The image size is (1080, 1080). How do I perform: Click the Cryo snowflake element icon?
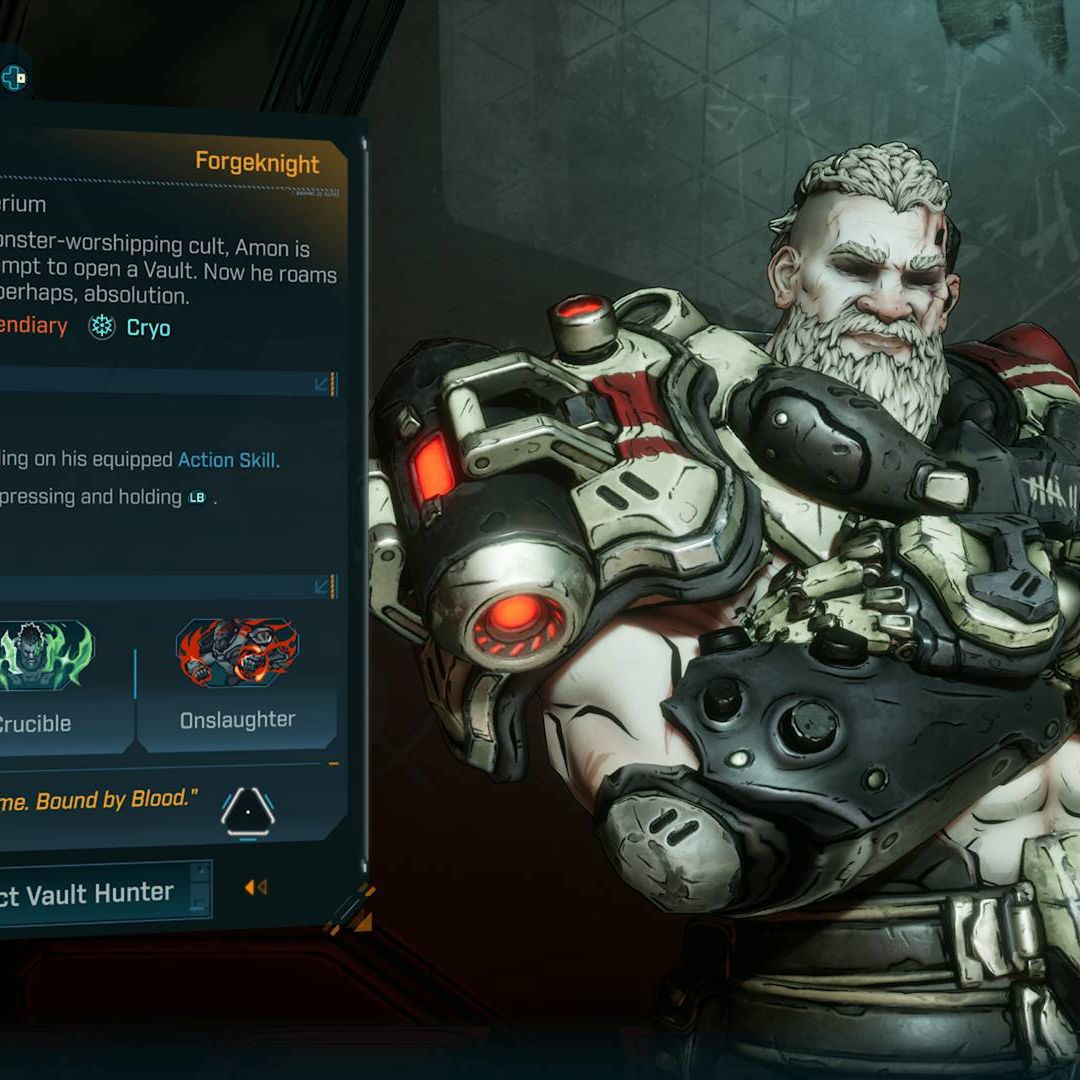[102, 327]
